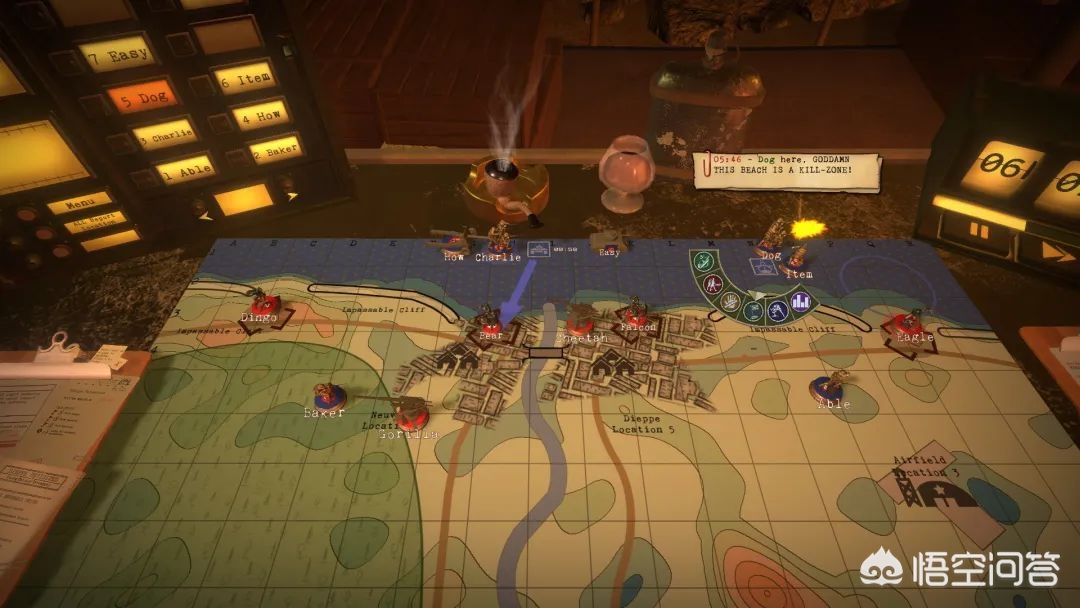1080x608 pixels.
Task: Click the purple bar chart order icon
Action: click(800, 300)
